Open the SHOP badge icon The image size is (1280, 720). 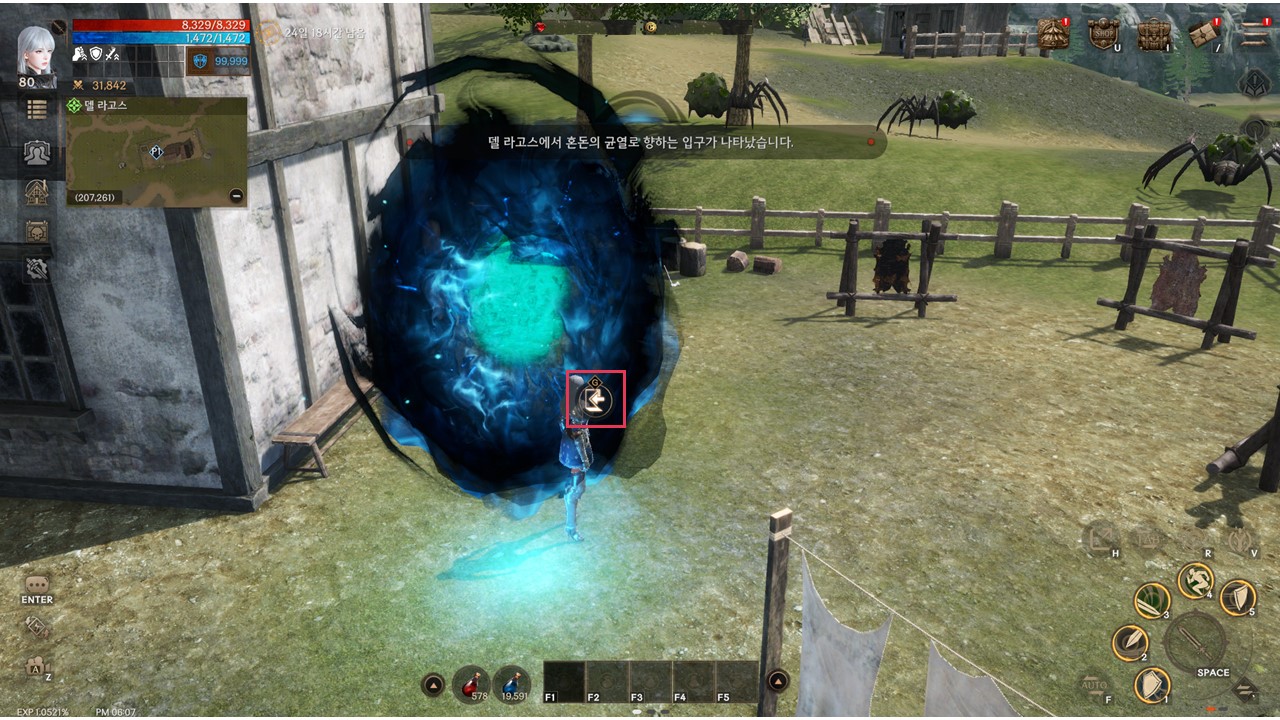1103,33
